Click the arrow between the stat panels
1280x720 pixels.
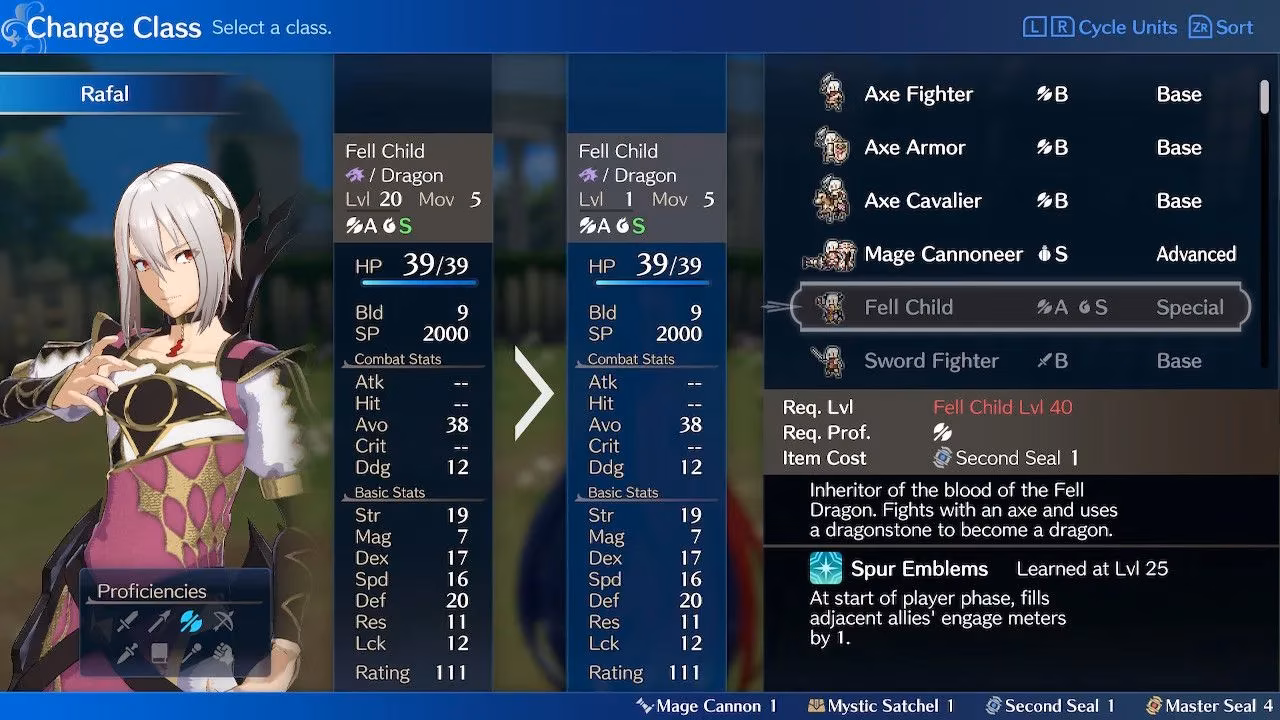tap(531, 395)
